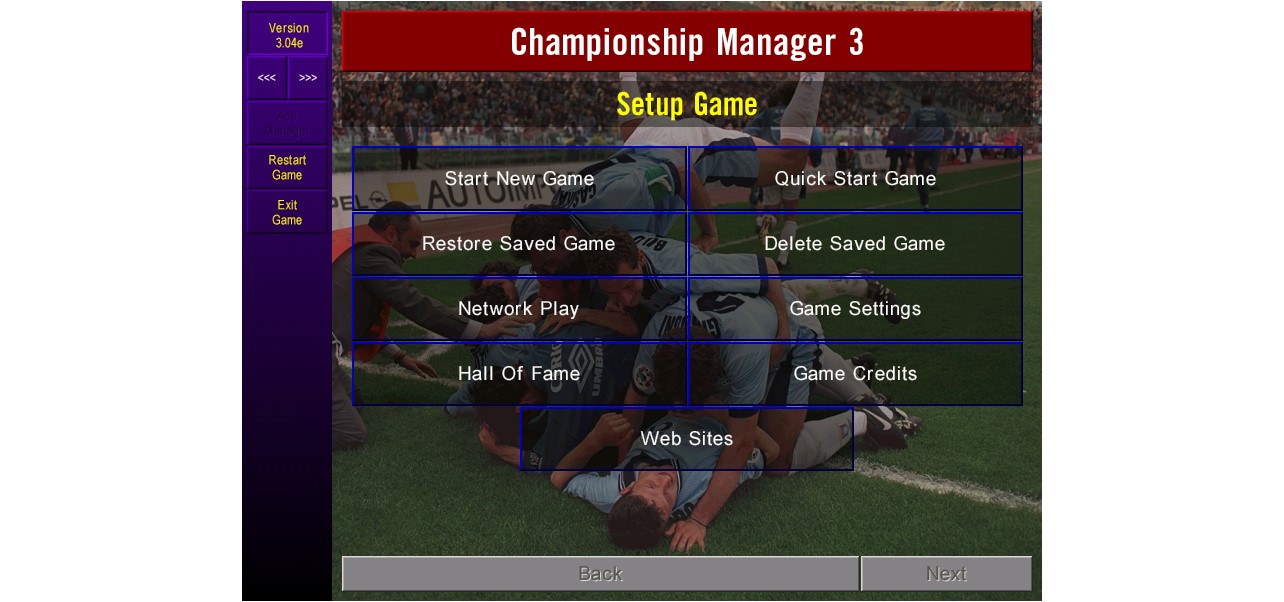Click the <<< backward arrow button
1284x602 pixels.
[267, 78]
